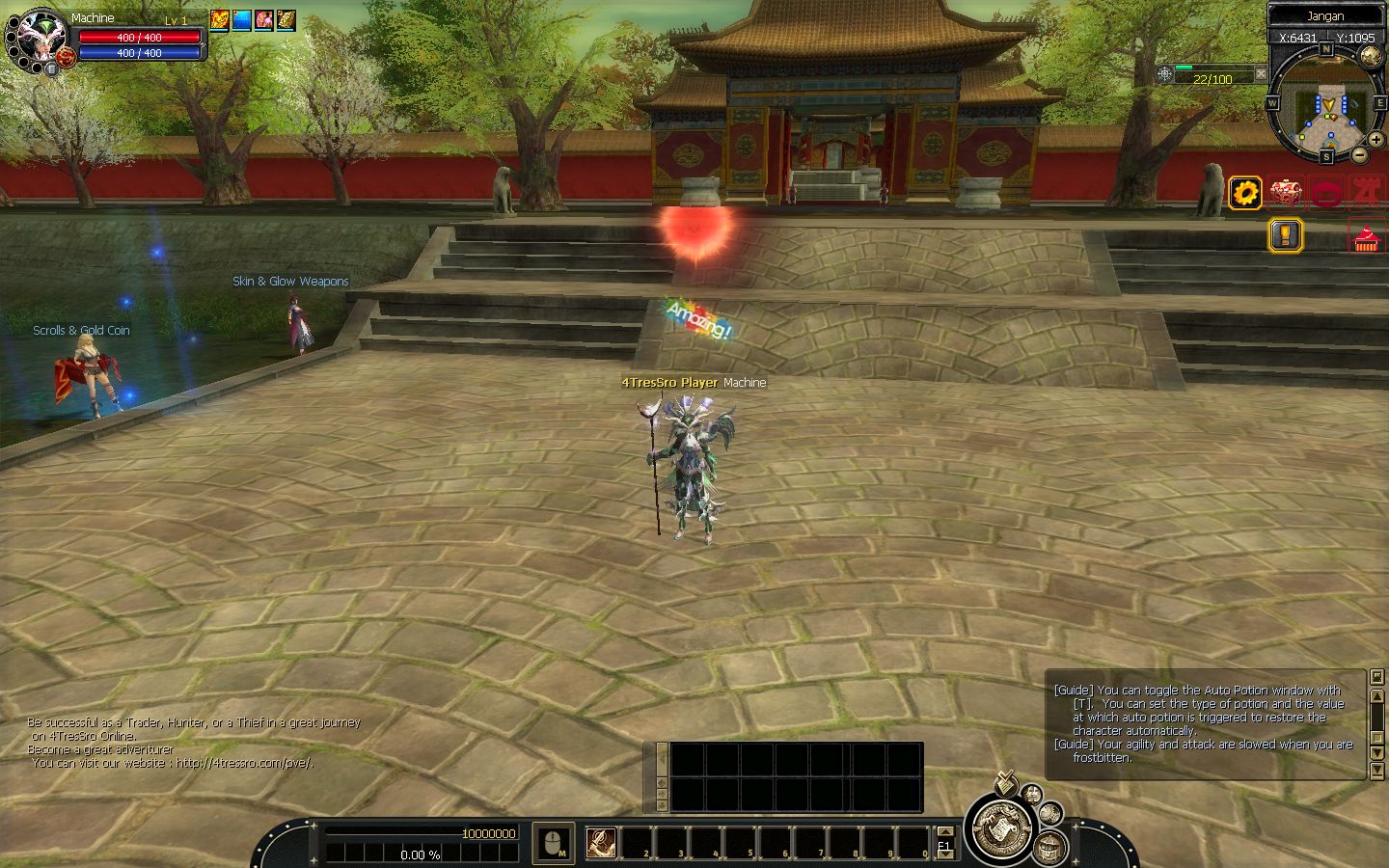Switch hotbar page with the up arrow
This screenshot has width=1389, height=868.
pos(944,831)
